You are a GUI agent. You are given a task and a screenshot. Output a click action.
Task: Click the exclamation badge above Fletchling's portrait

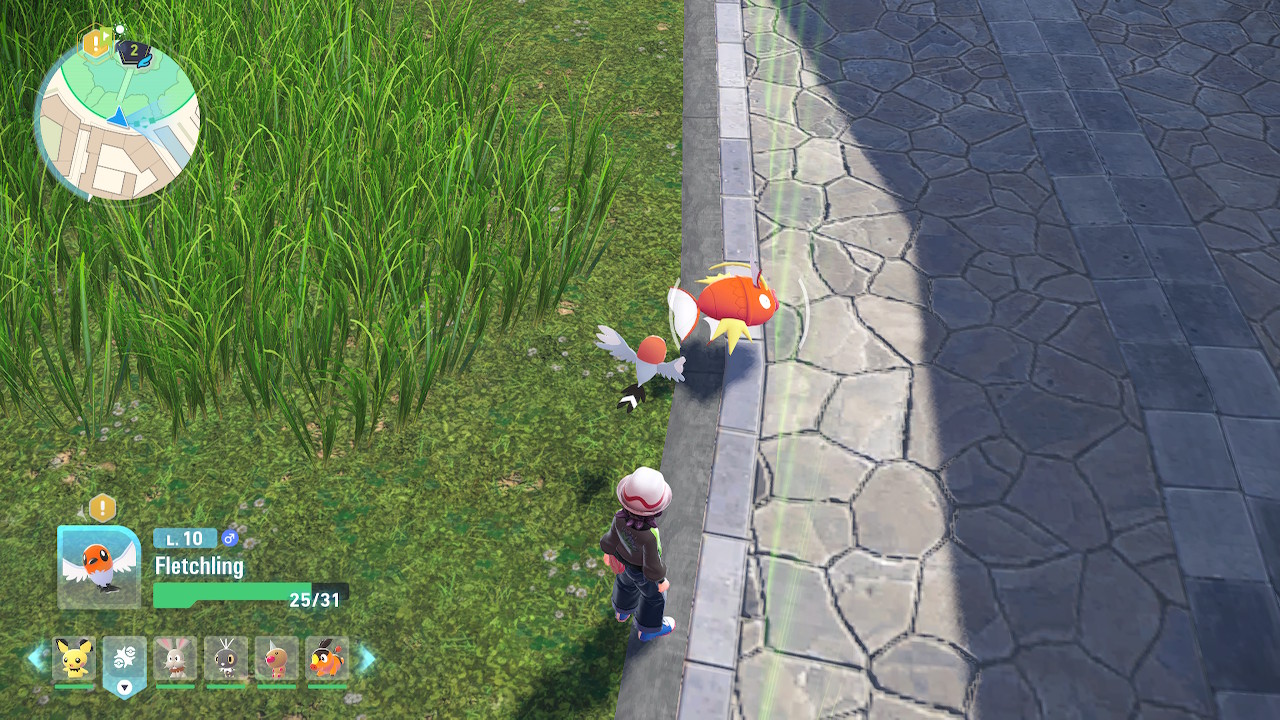coord(102,508)
